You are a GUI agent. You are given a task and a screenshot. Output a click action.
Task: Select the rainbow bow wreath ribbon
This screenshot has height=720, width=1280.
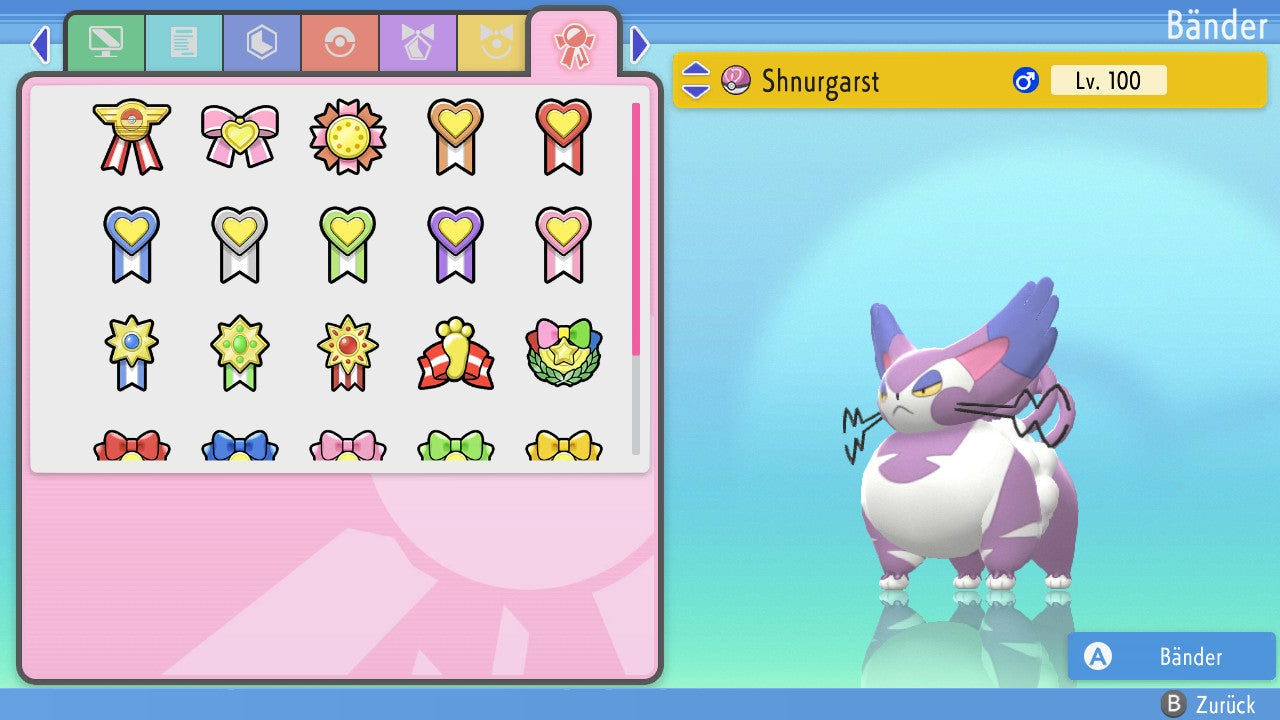563,353
